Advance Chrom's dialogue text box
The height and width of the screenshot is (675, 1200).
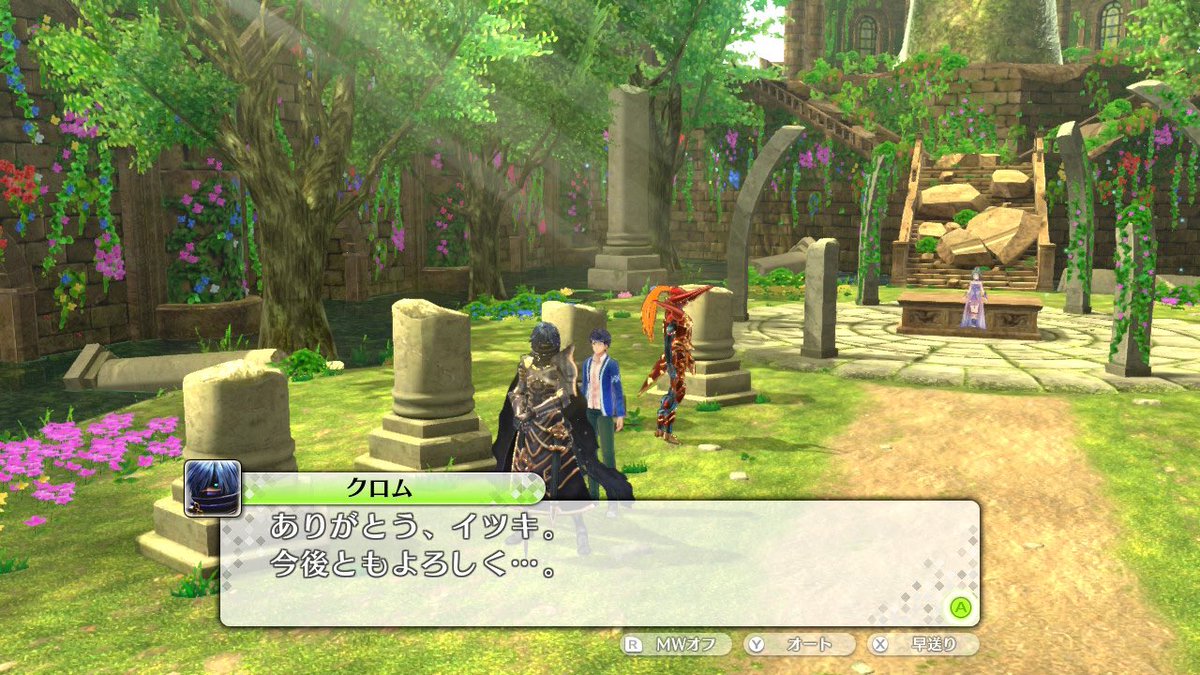[x=960, y=606]
